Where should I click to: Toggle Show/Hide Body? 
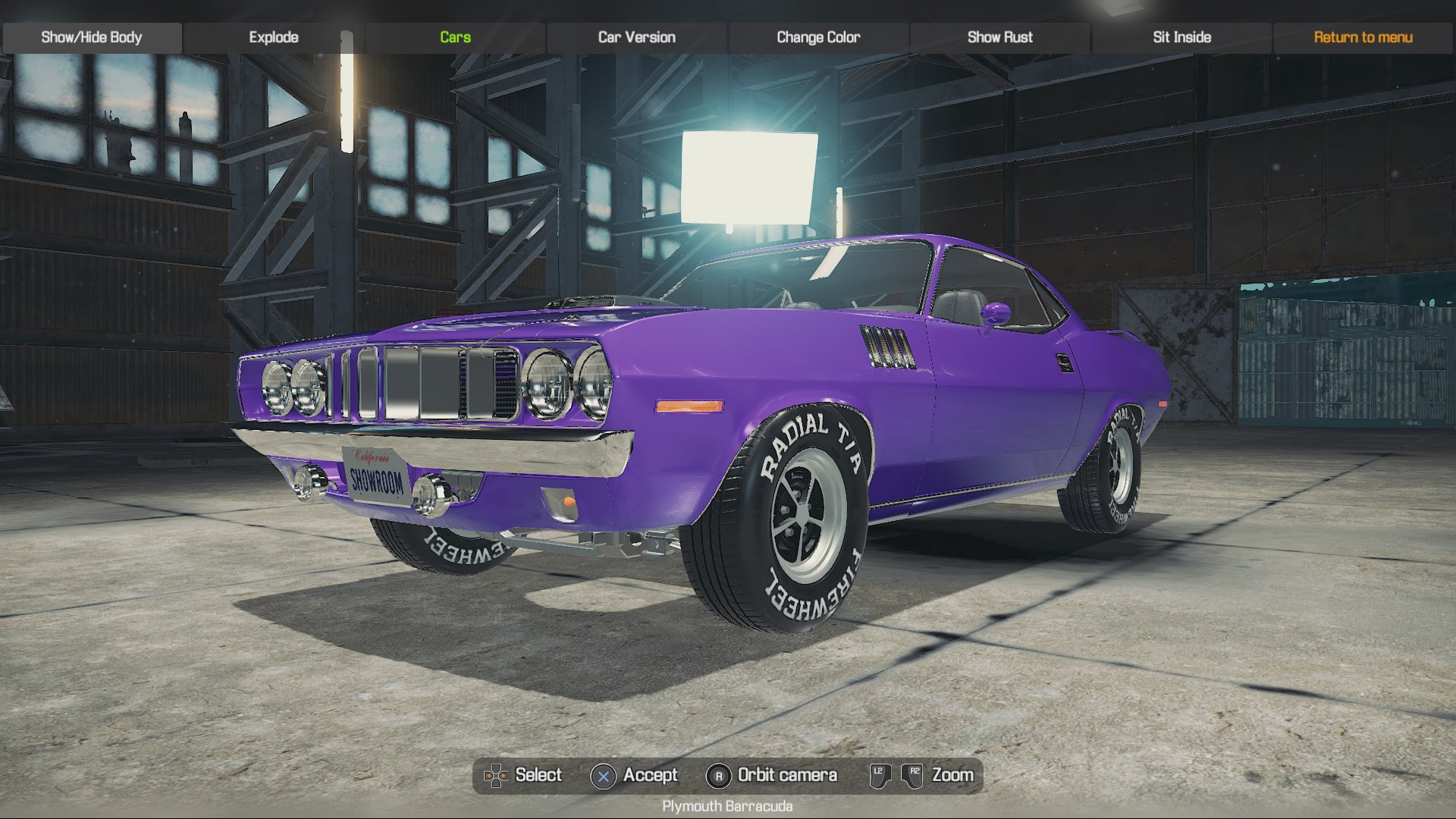(92, 36)
